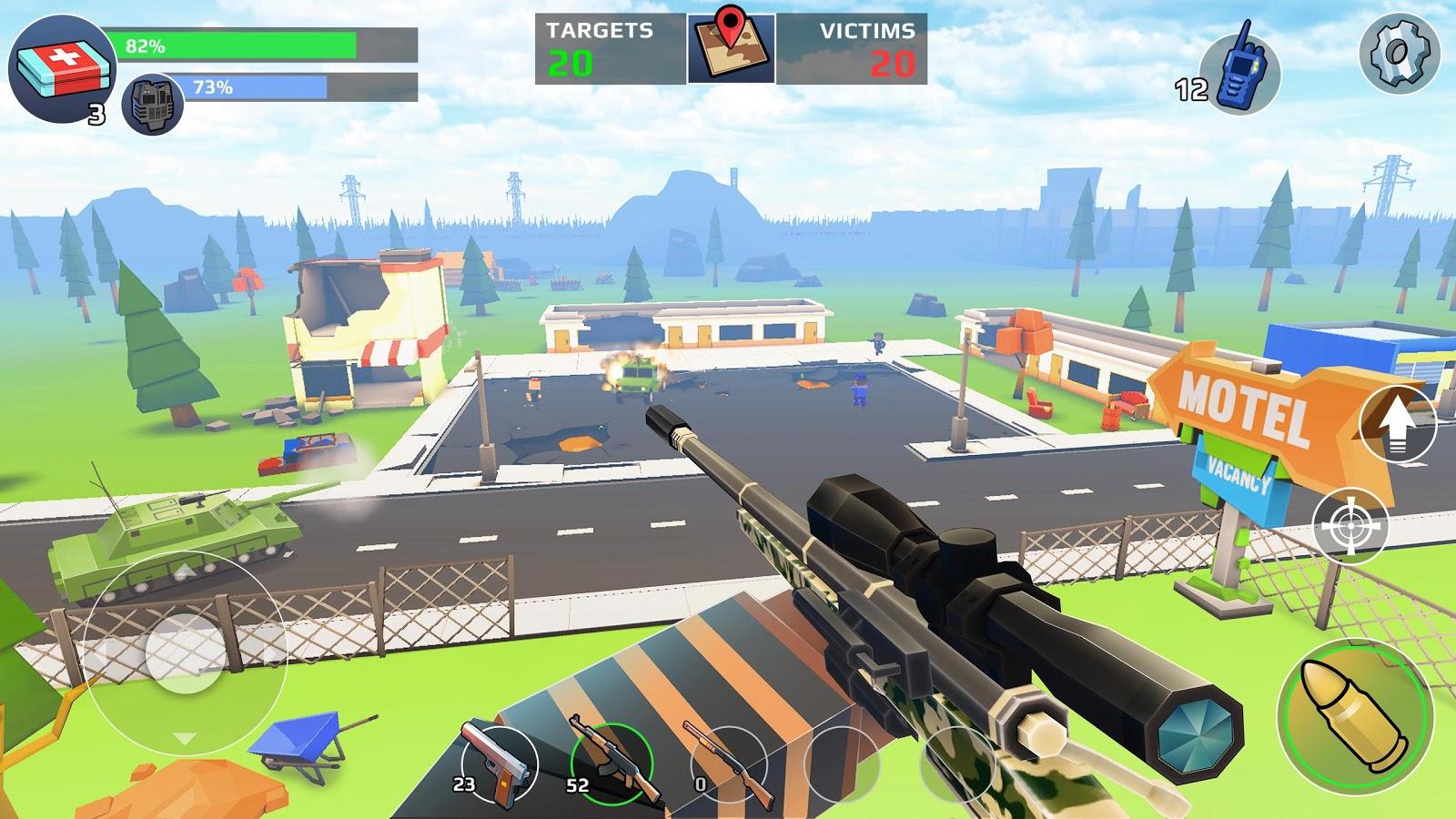This screenshot has width=1456, height=819.
Task: Toggle the crosshair aim scope button
Action: [1350, 525]
